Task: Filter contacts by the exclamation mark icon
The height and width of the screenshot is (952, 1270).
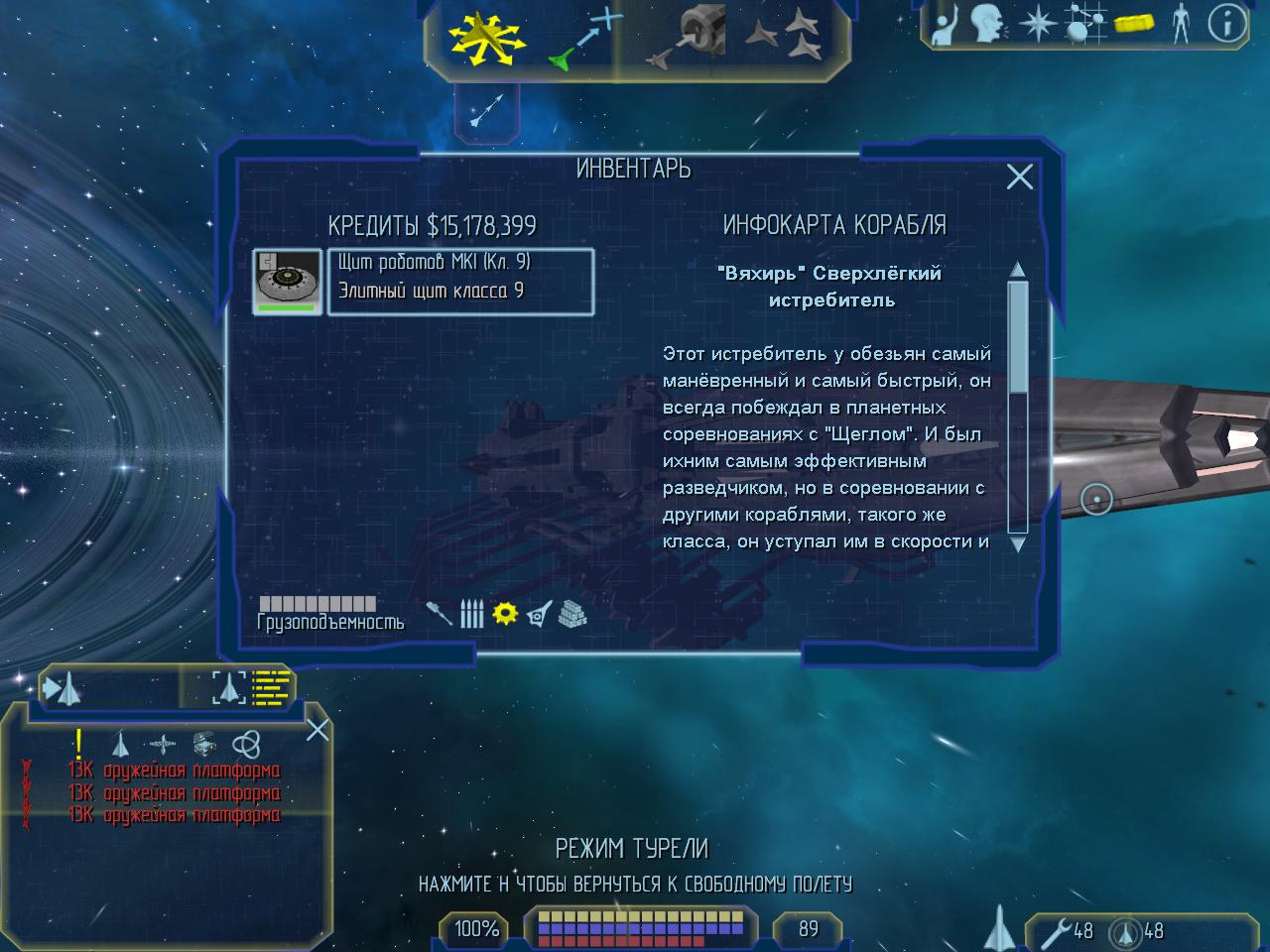Action: (x=78, y=743)
